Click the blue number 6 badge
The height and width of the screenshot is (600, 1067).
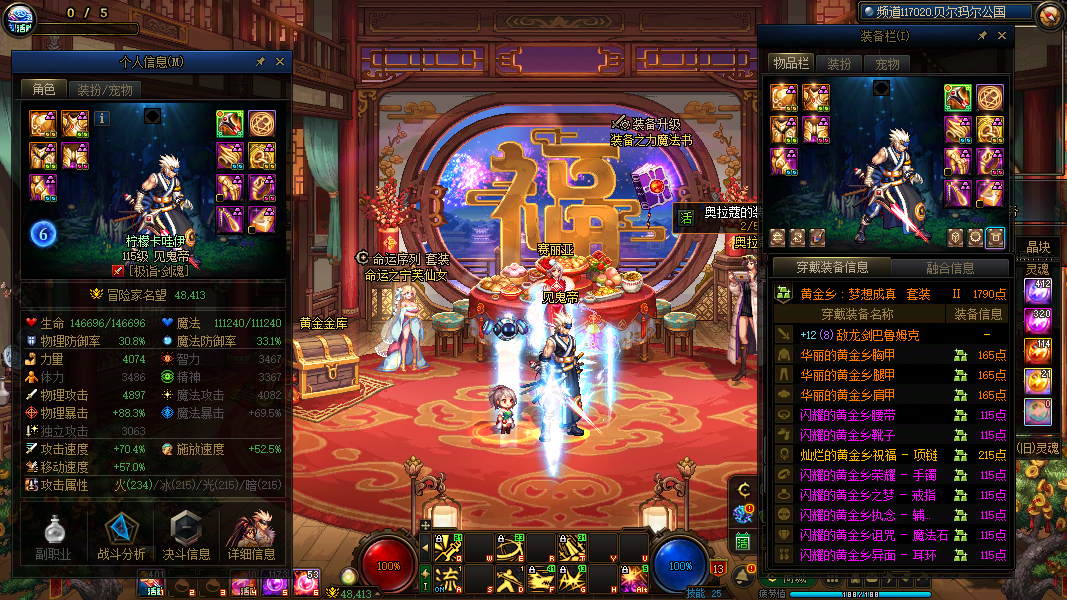coord(43,234)
